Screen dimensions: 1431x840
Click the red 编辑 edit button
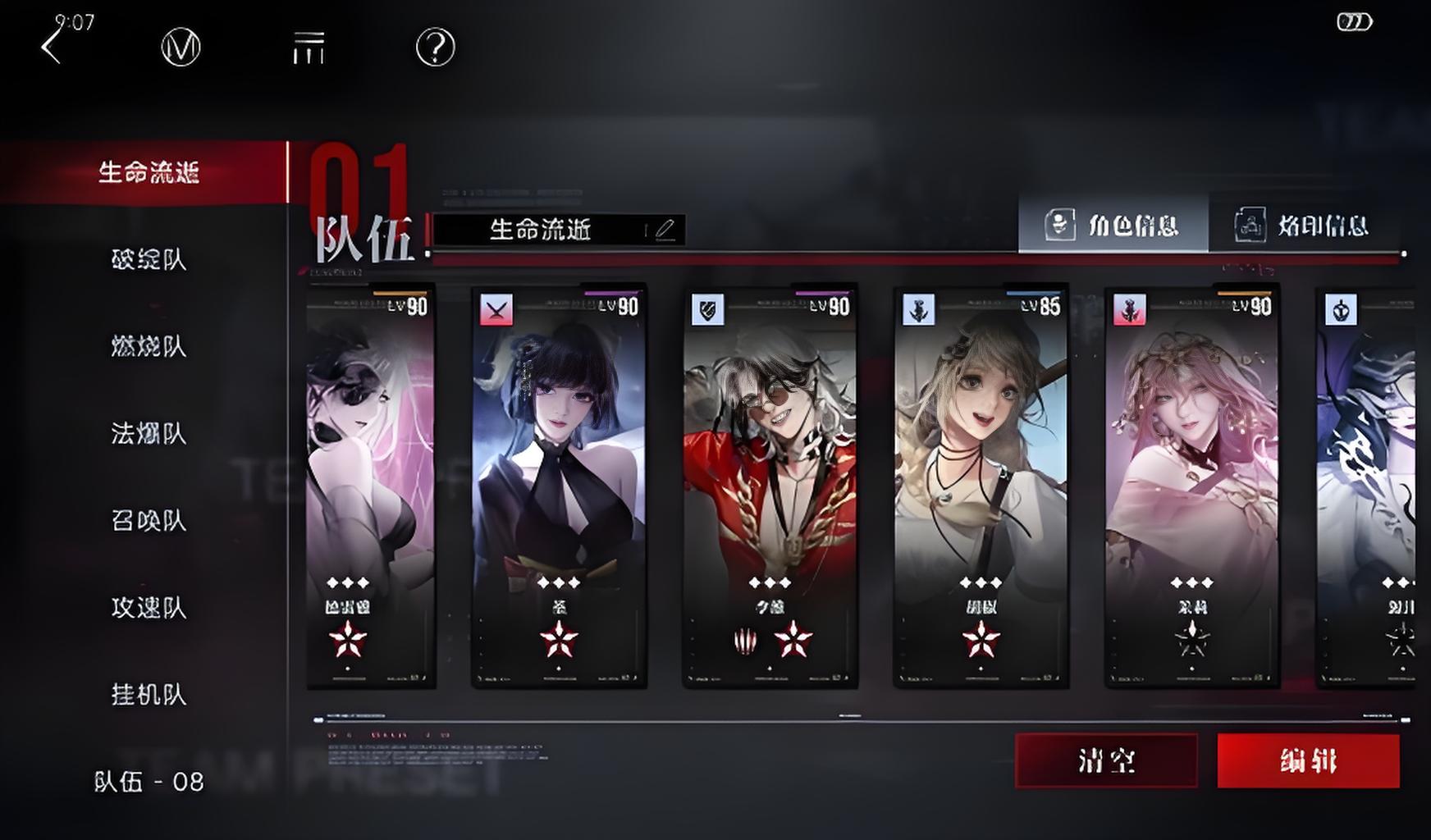[1308, 761]
